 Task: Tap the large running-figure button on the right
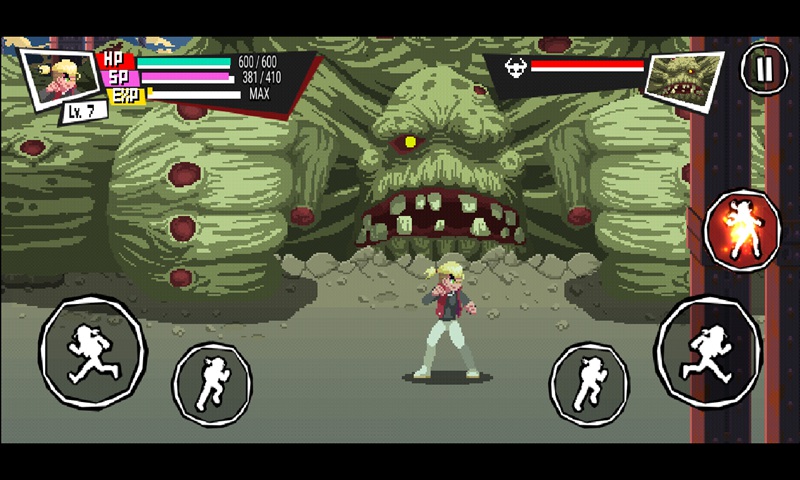(x=708, y=351)
